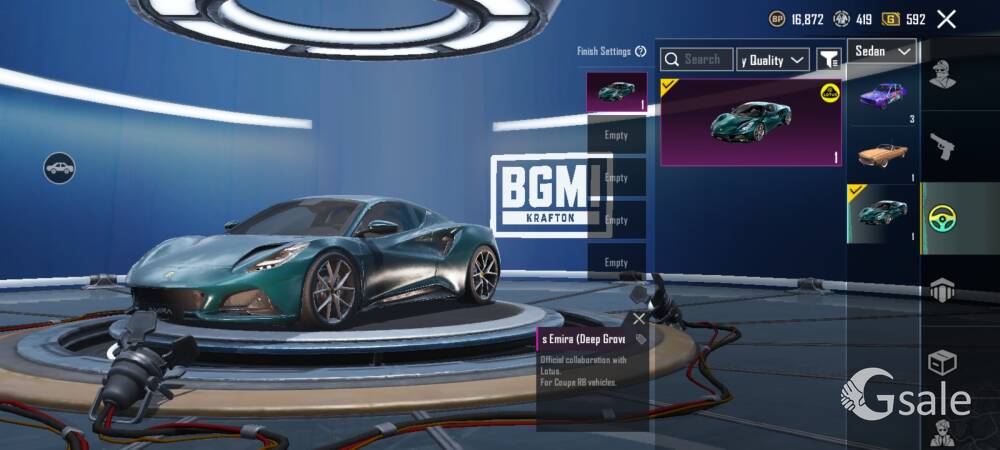Close the Emira item description popup

pyautogui.click(x=639, y=319)
